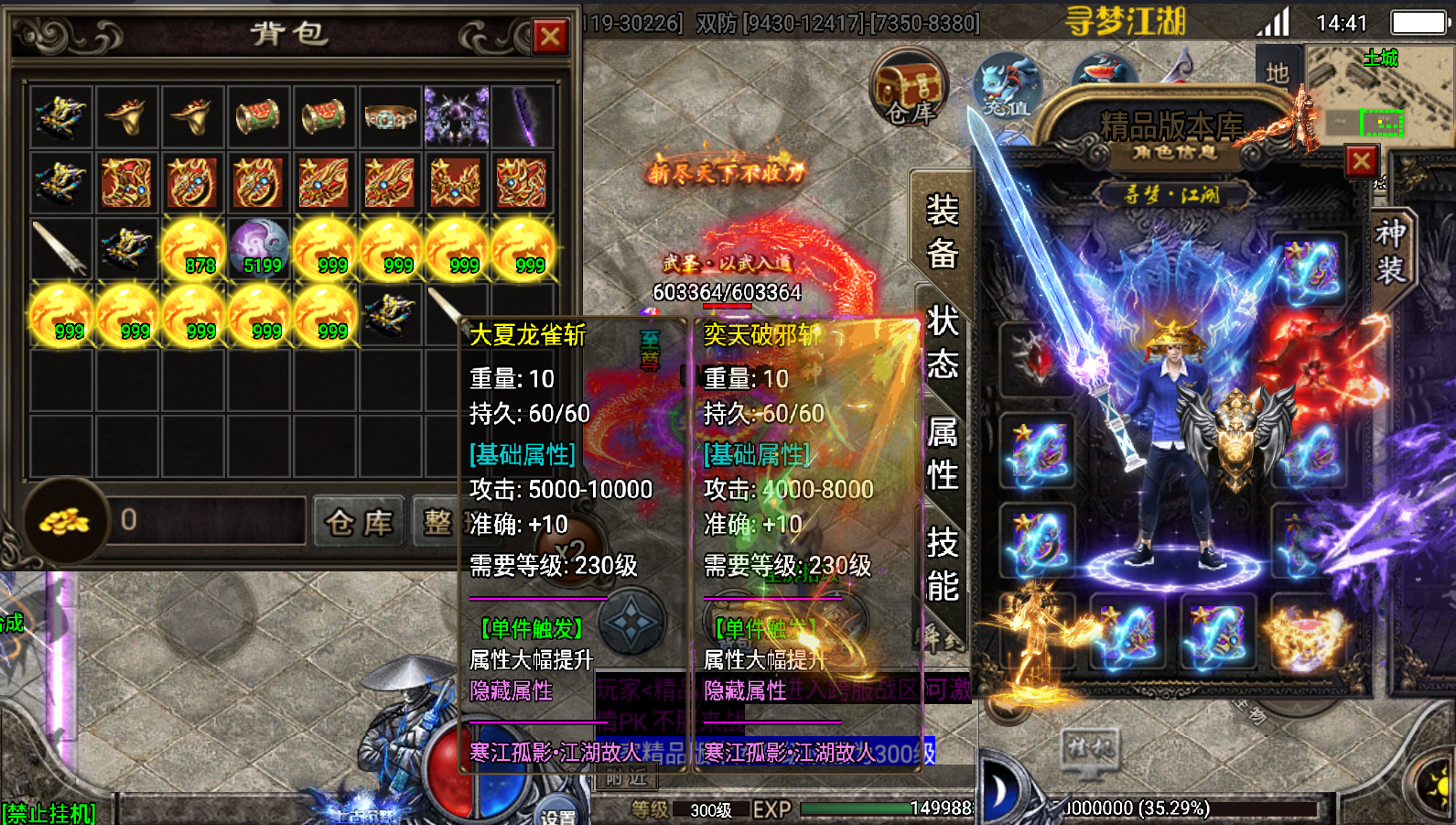The width and height of the screenshot is (1456, 825).
Task: Open the 设置 settings button
Action: click(558, 814)
